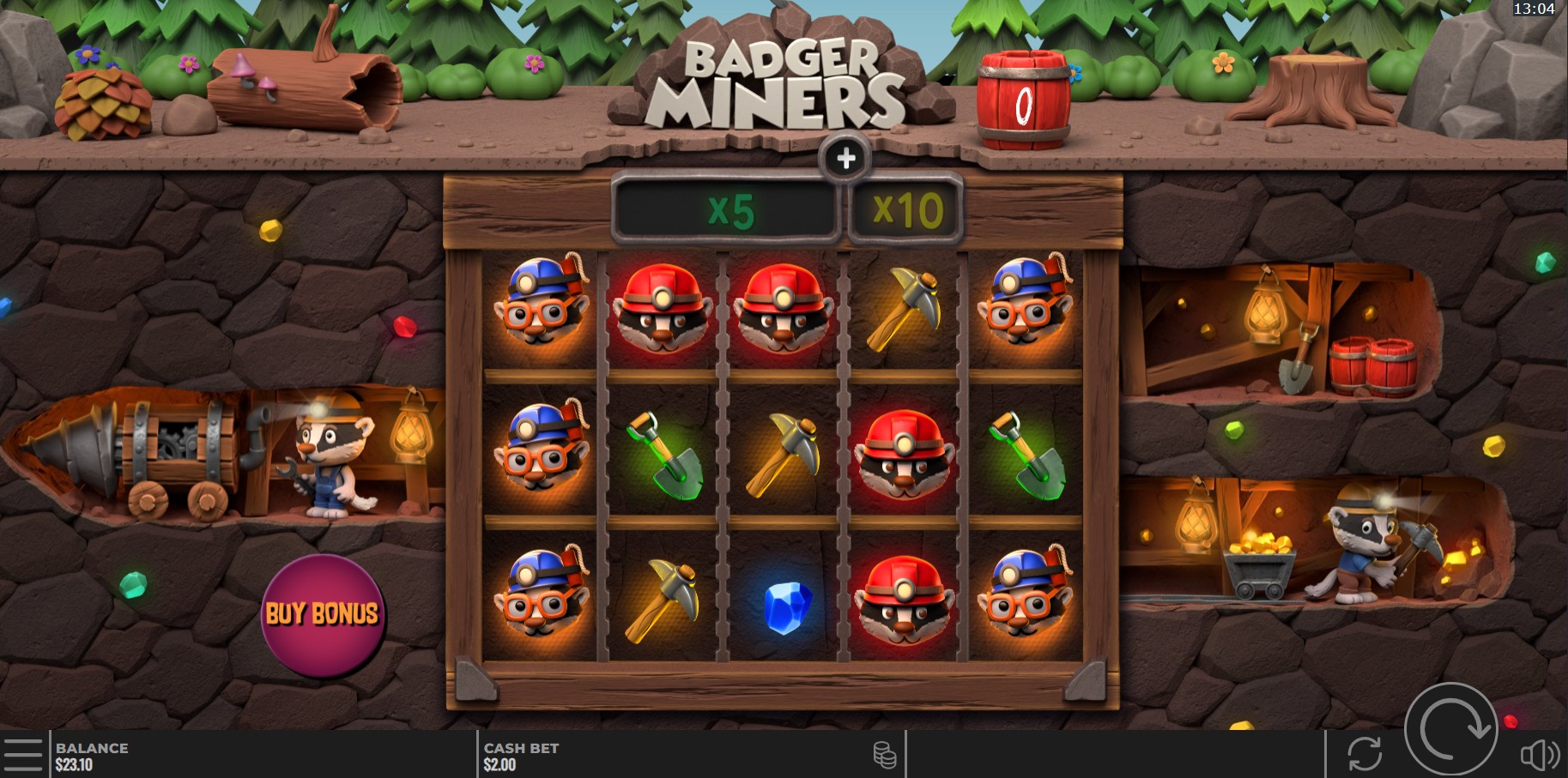Select the coin stack bet settings icon
Image resolution: width=1568 pixels, height=778 pixels.
884,755
